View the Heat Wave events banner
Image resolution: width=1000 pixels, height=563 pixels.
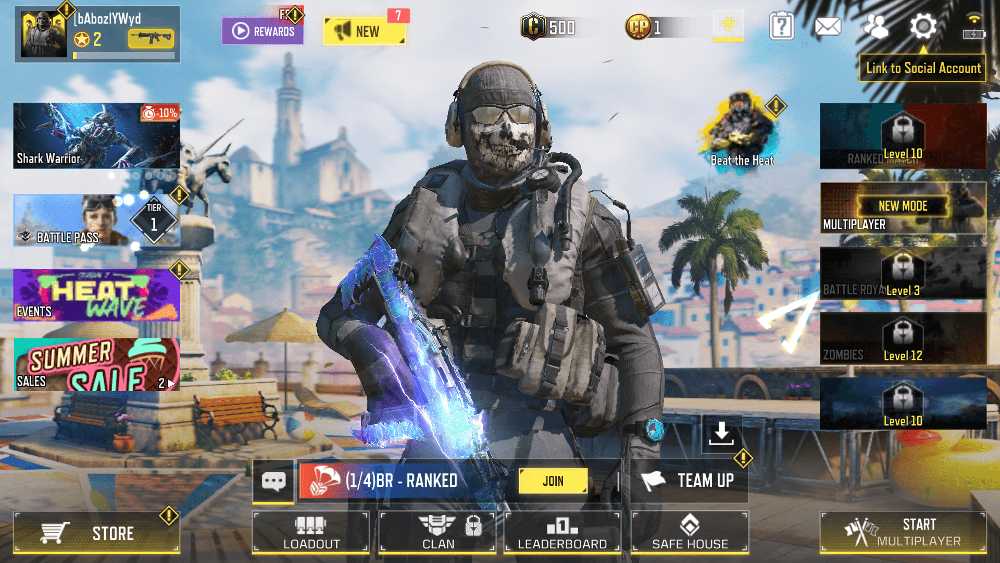click(x=96, y=295)
